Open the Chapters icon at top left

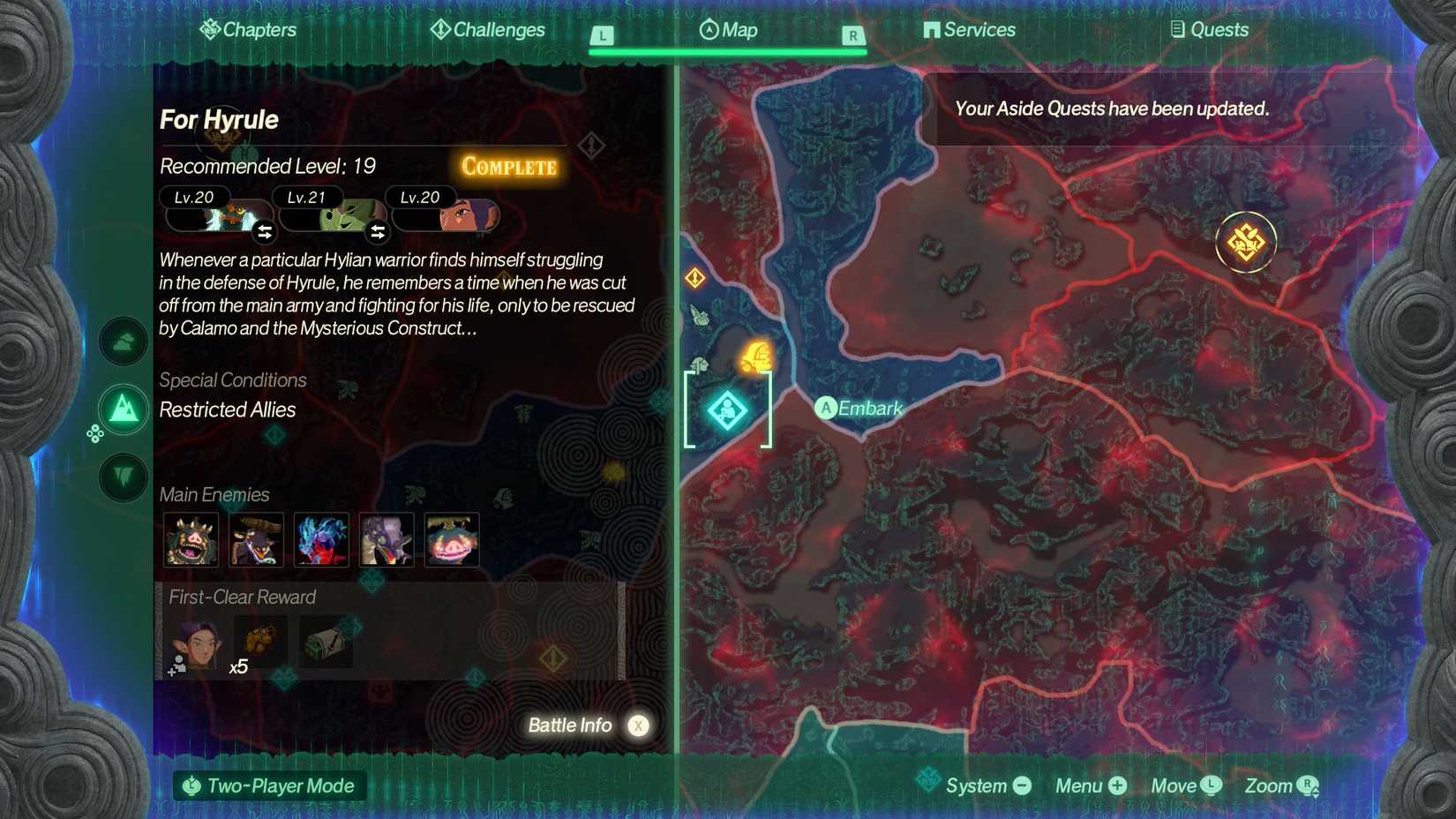pos(209,29)
